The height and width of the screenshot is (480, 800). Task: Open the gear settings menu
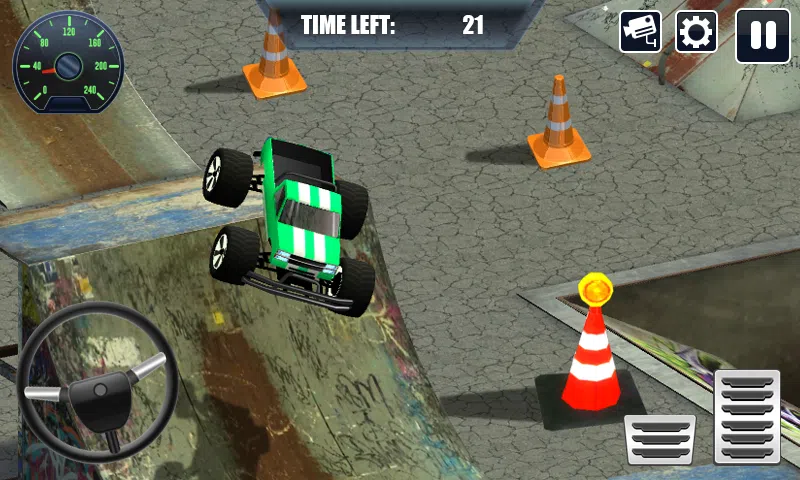coord(696,33)
